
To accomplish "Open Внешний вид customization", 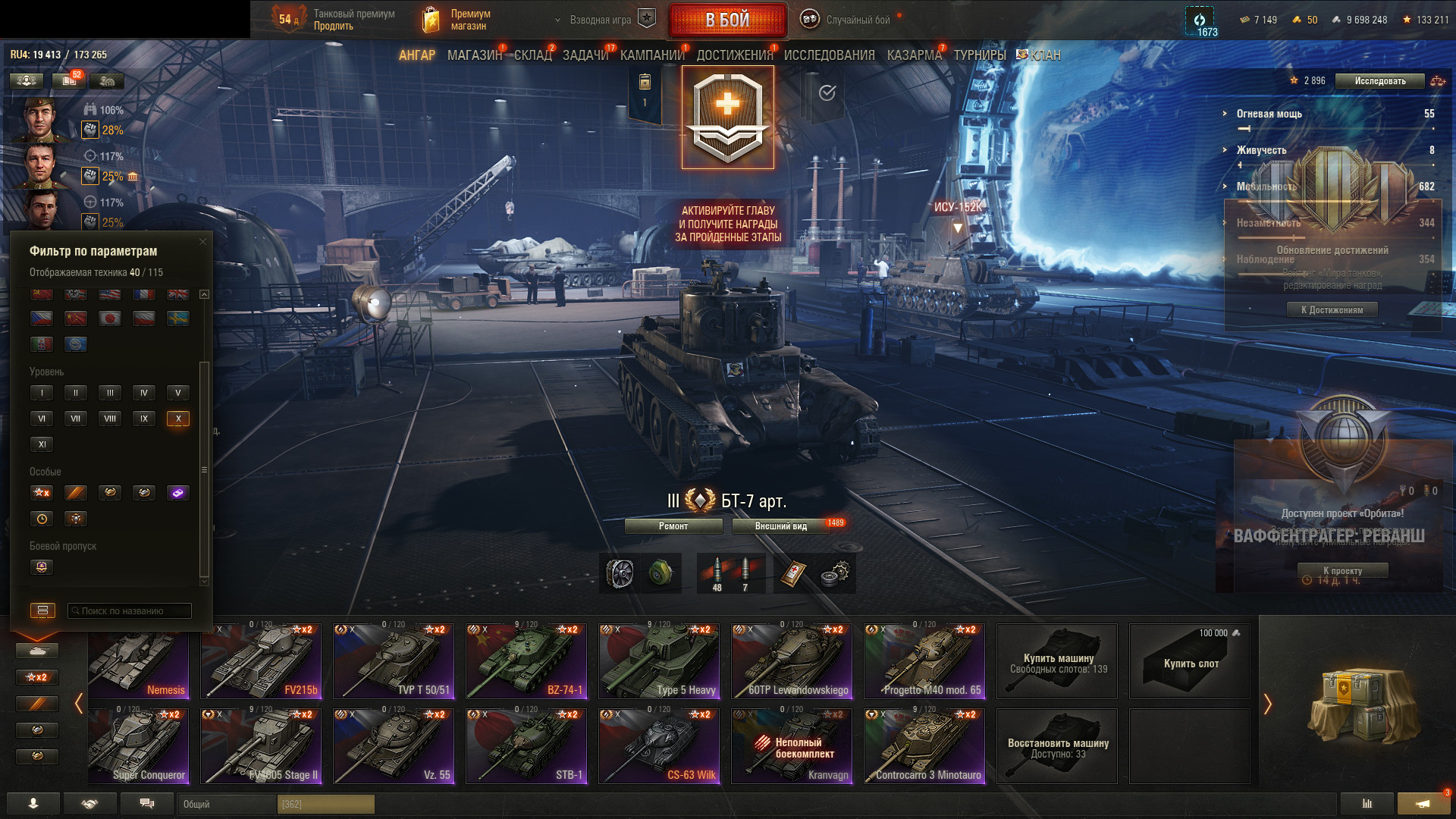I will pyautogui.click(x=781, y=526).
